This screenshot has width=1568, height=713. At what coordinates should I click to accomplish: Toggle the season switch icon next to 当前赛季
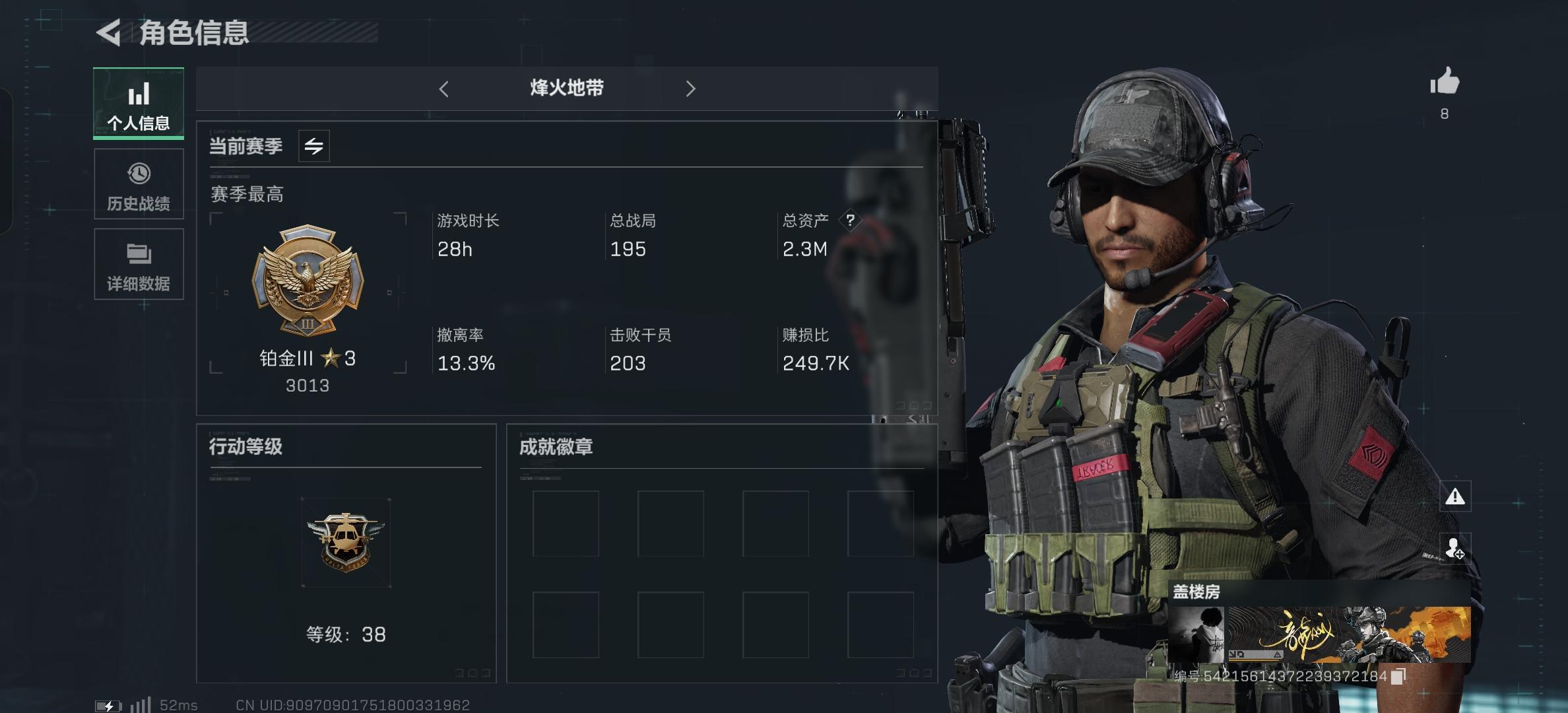pos(315,146)
